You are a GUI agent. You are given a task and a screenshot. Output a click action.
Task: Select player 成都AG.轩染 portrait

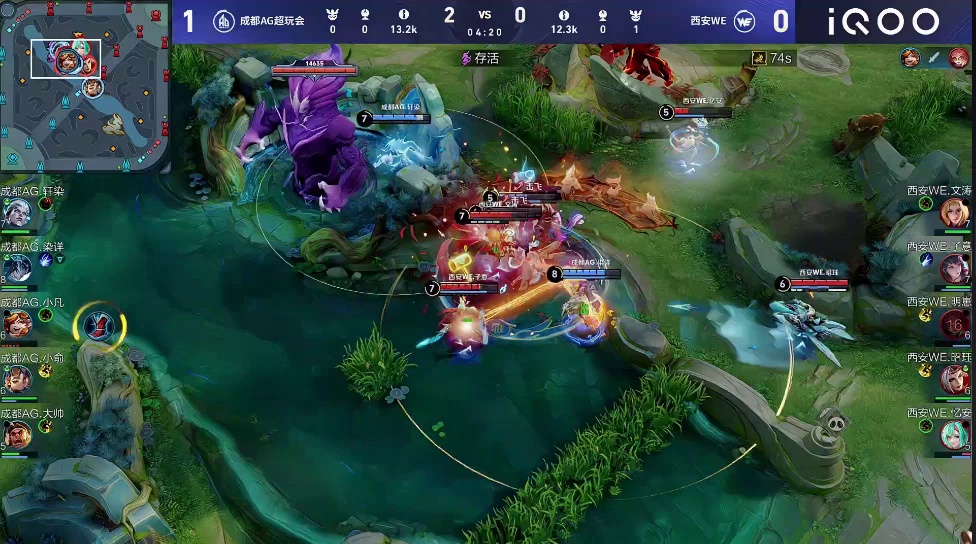tap(17, 213)
